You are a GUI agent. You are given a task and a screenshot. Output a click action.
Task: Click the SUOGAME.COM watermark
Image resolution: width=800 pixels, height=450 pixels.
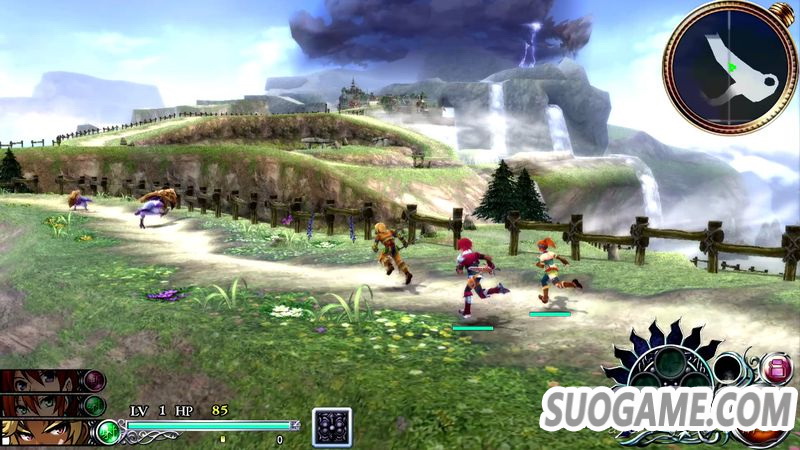point(668,409)
